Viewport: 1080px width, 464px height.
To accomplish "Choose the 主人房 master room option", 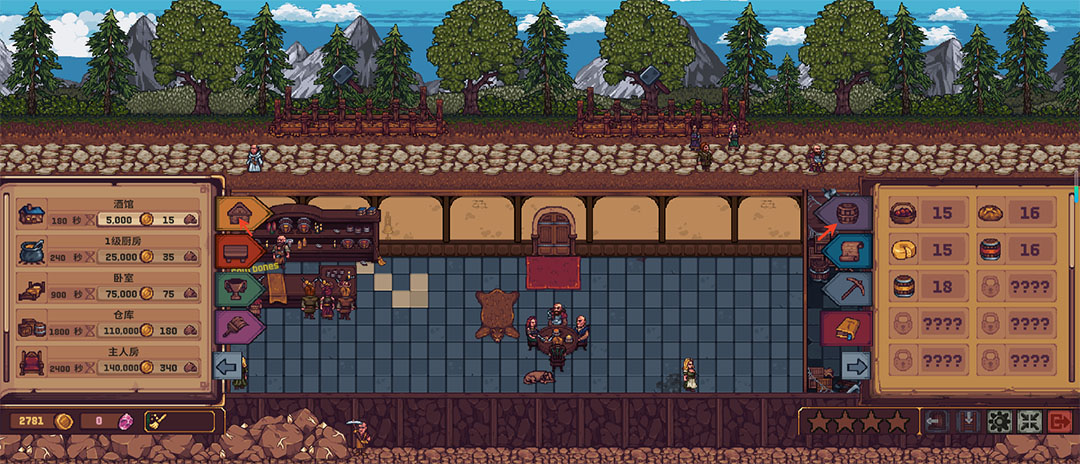I will coord(110,360).
